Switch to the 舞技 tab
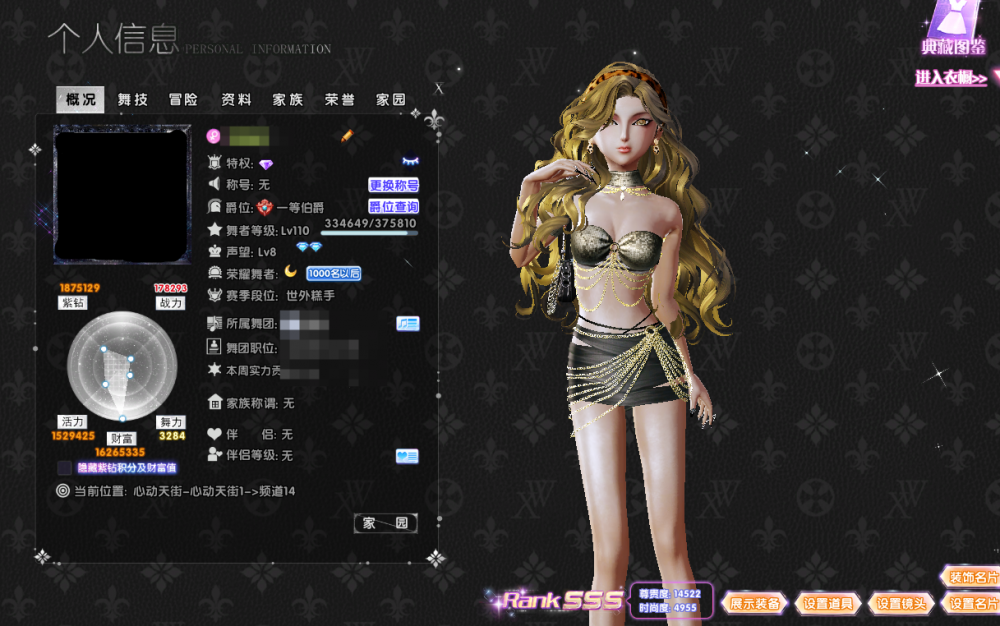The image size is (1000, 626). [133, 100]
